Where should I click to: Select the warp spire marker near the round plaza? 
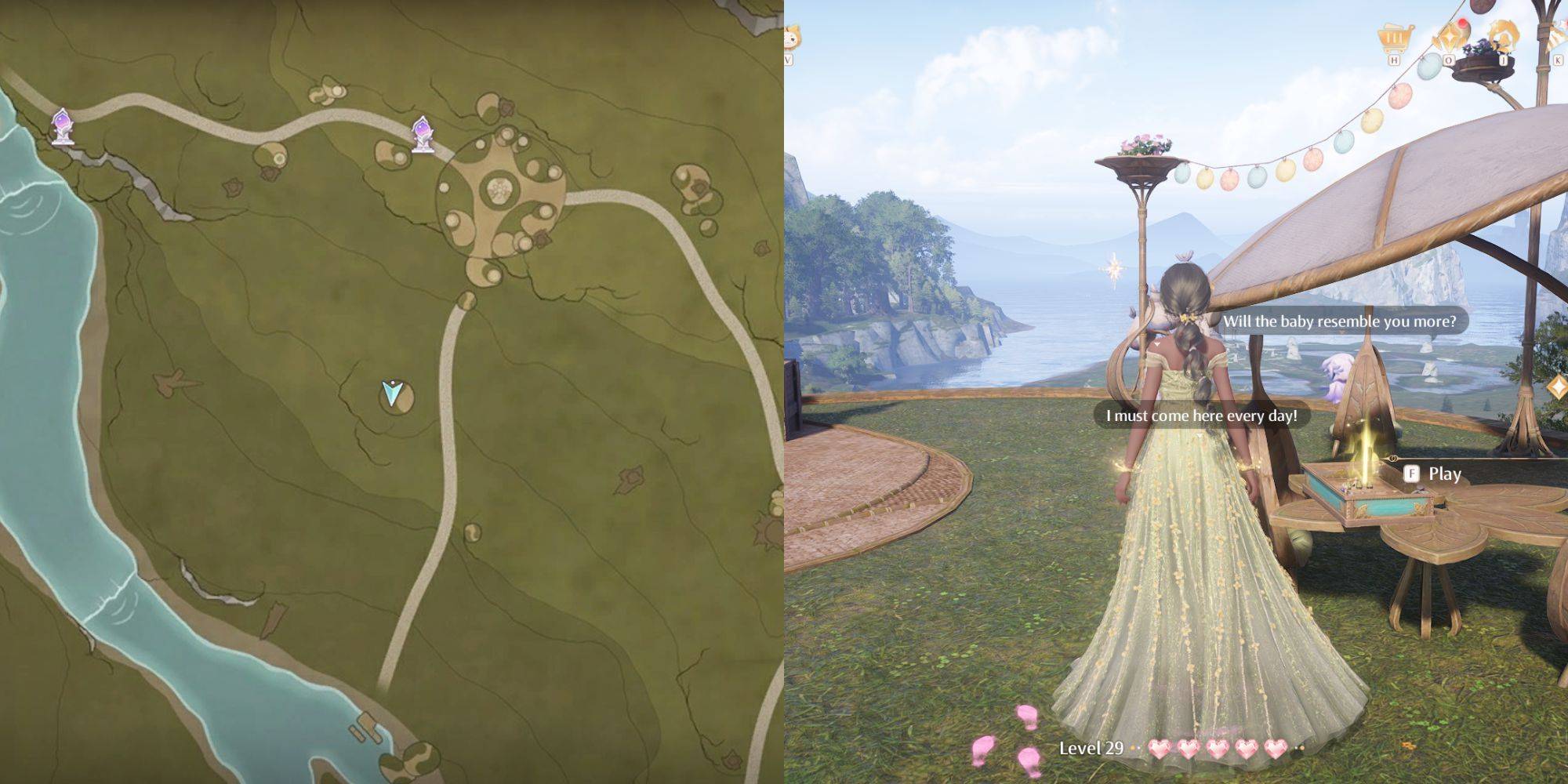[423, 134]
